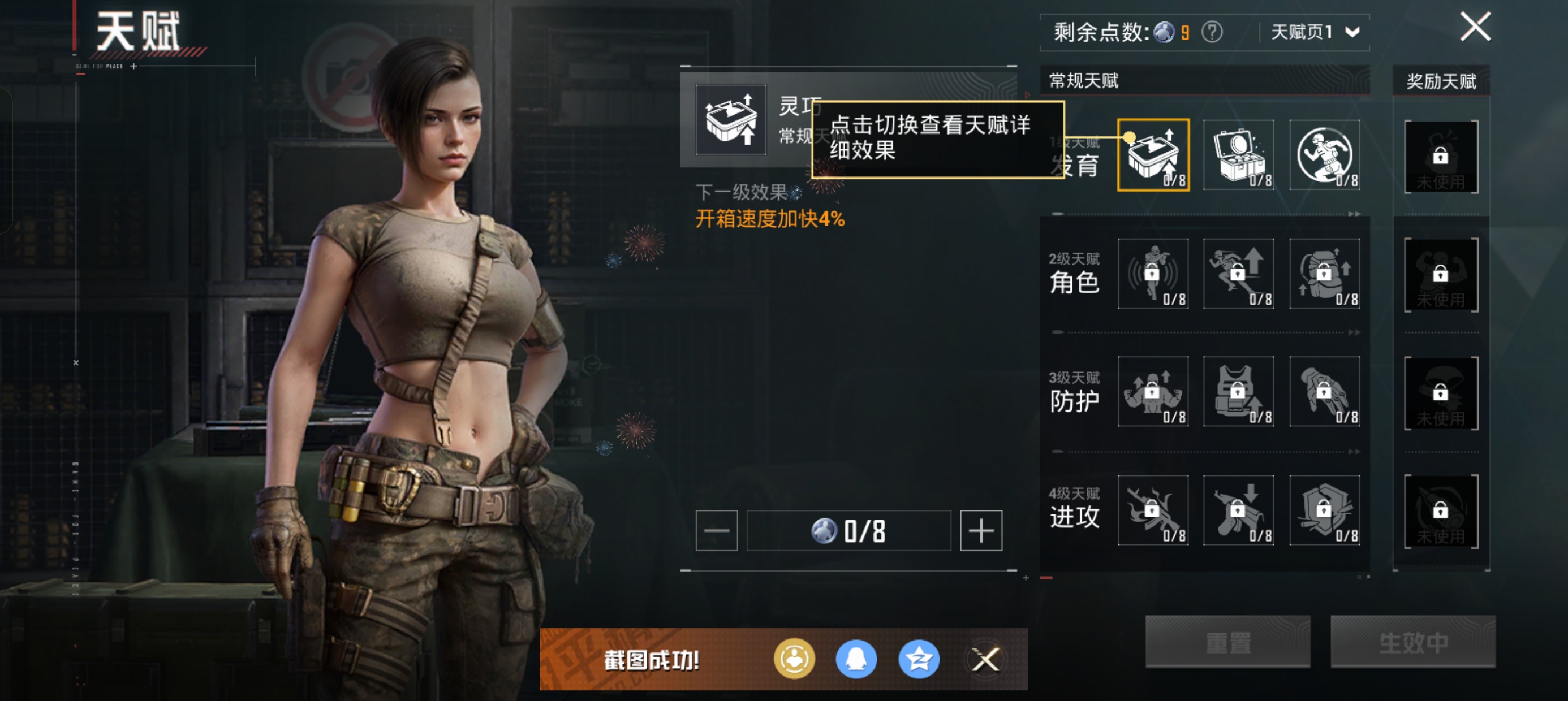
Task: Click the first locked 奖励天赋 reward slot
Action: tap(1441, 157)
